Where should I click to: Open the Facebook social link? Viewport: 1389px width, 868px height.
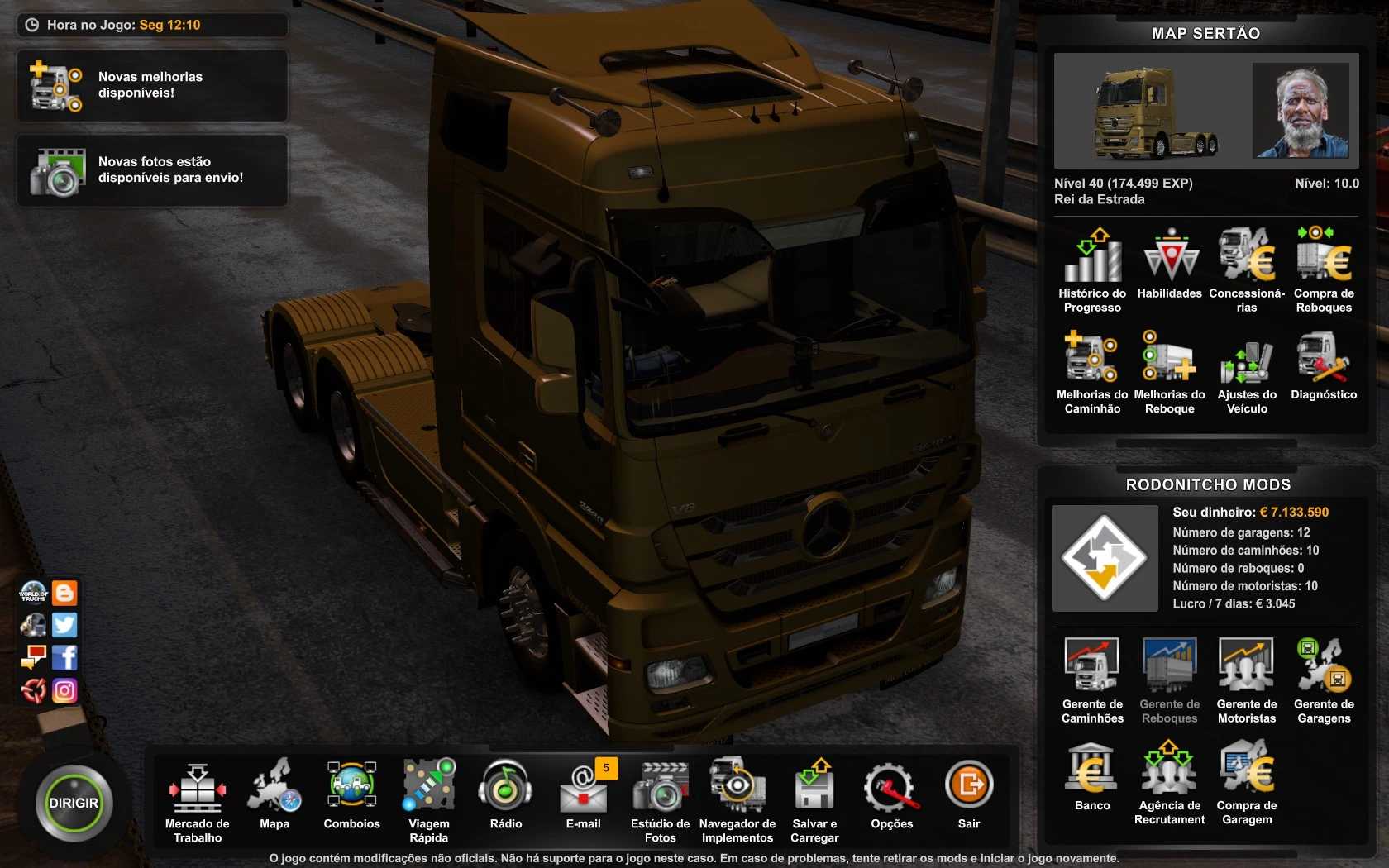click(64, 658)
